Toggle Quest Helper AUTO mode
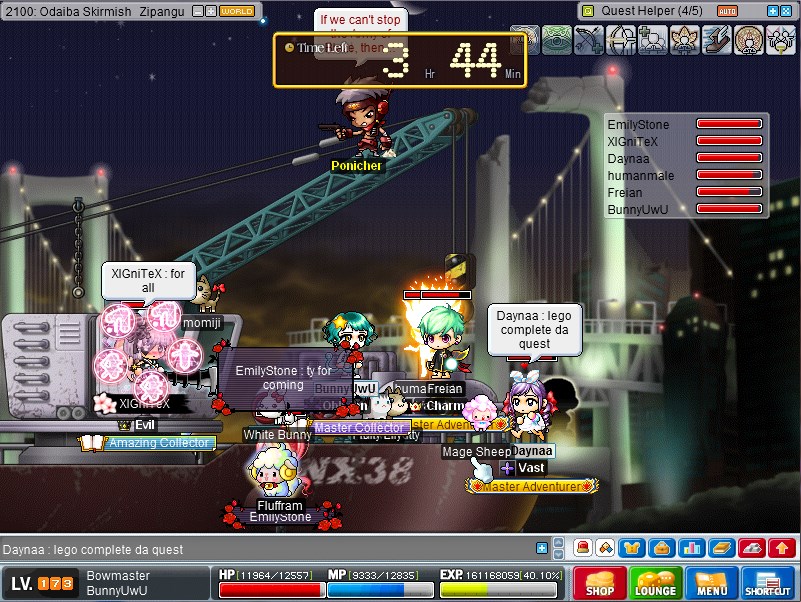Image resolution: width=801 pixels, height=602 pixels. tap(728, 11)
